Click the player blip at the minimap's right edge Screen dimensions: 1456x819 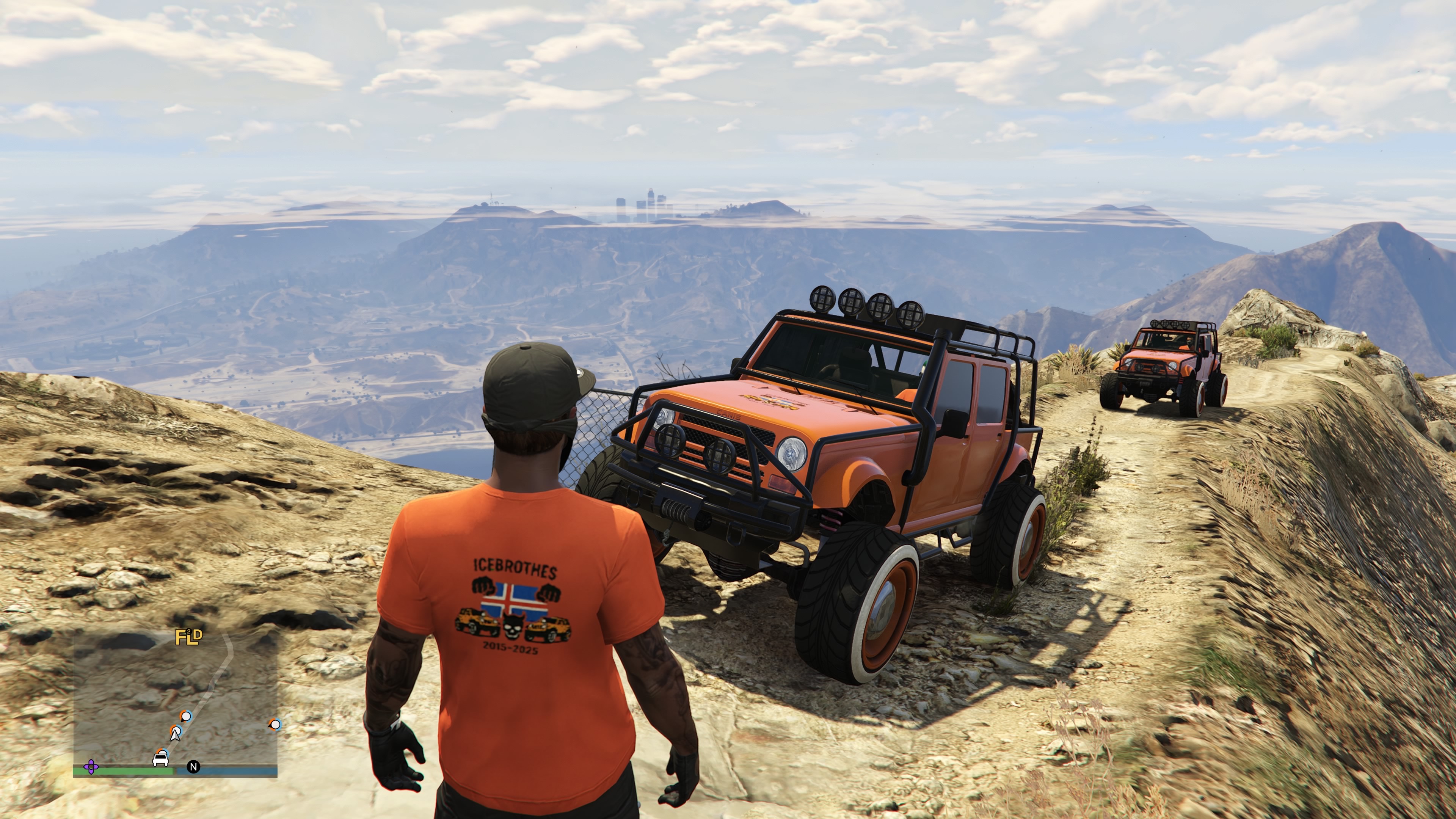pyautogui.click(x=275, y=725)
